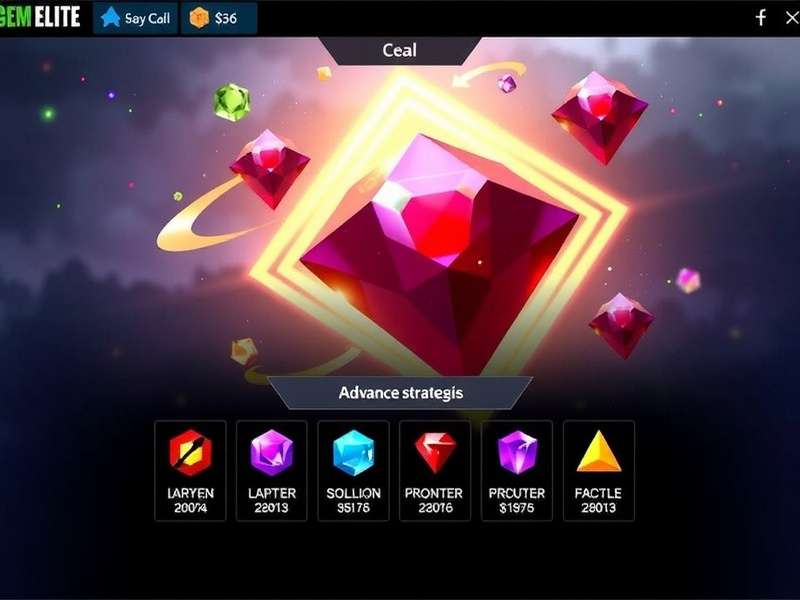The width and height of the screenshot is (800, 600).
Task: Select the PRONTER red ruby gem
Action: point(434,470)
